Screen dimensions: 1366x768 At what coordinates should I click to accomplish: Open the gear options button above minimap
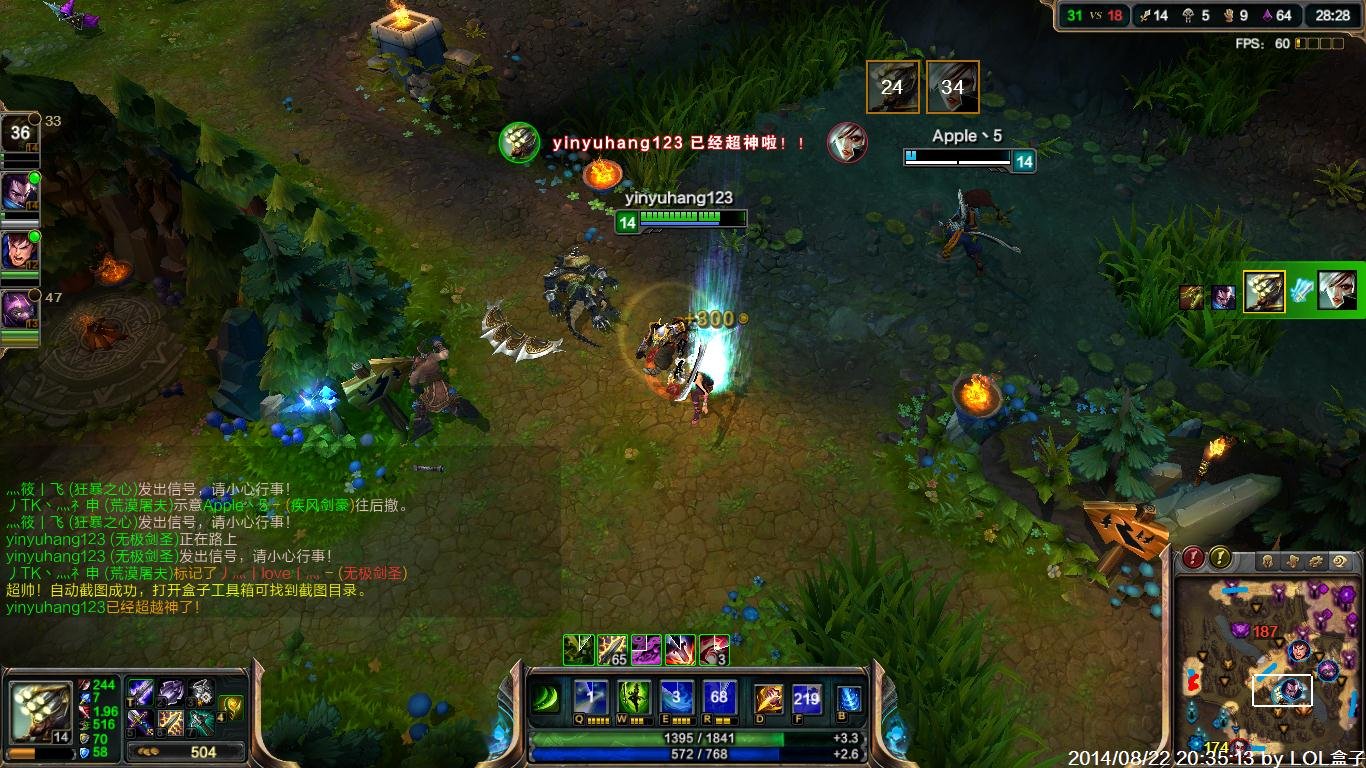click(1316, 561)
